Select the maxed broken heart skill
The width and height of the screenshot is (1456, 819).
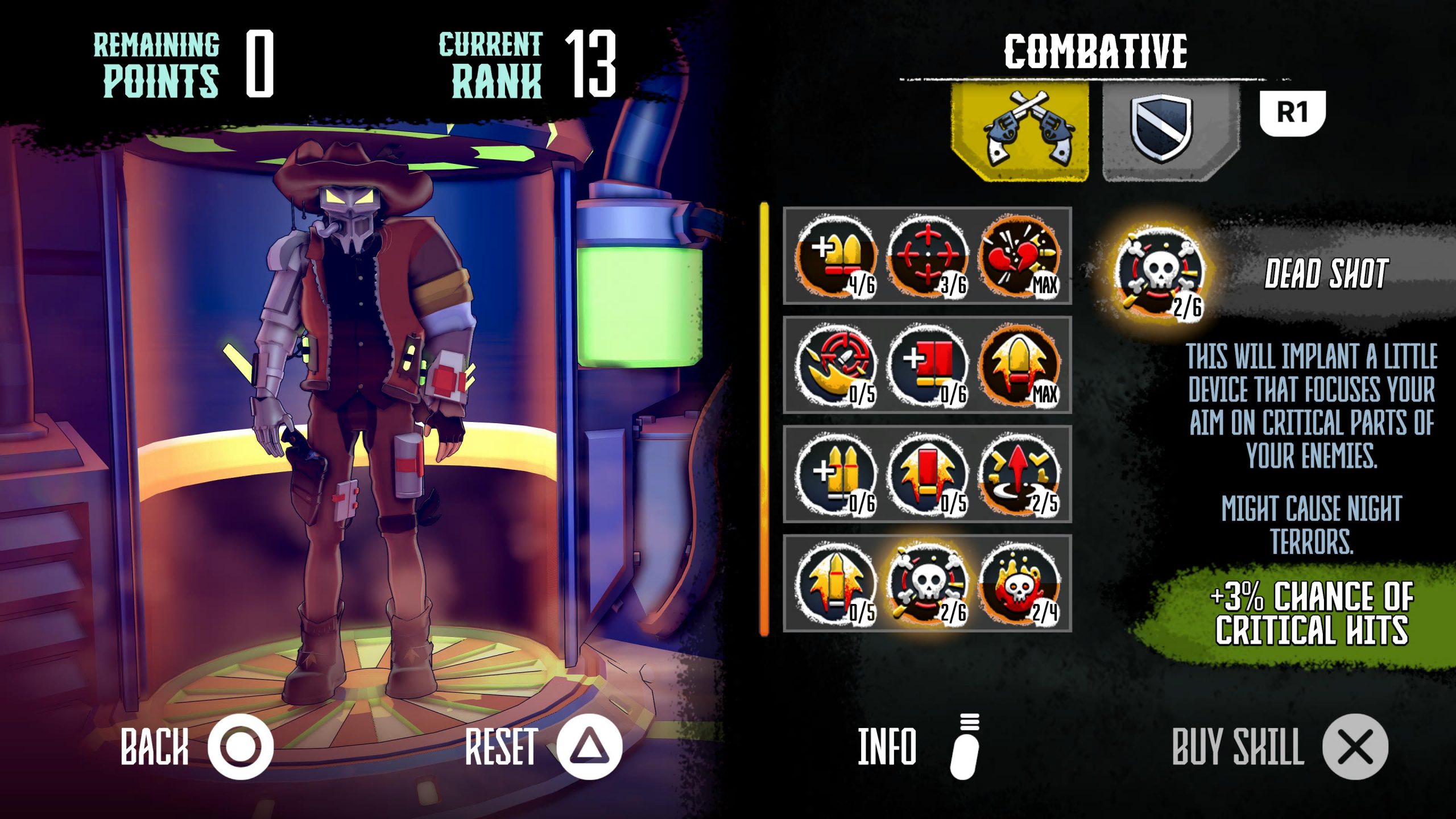coord(1019,256)
